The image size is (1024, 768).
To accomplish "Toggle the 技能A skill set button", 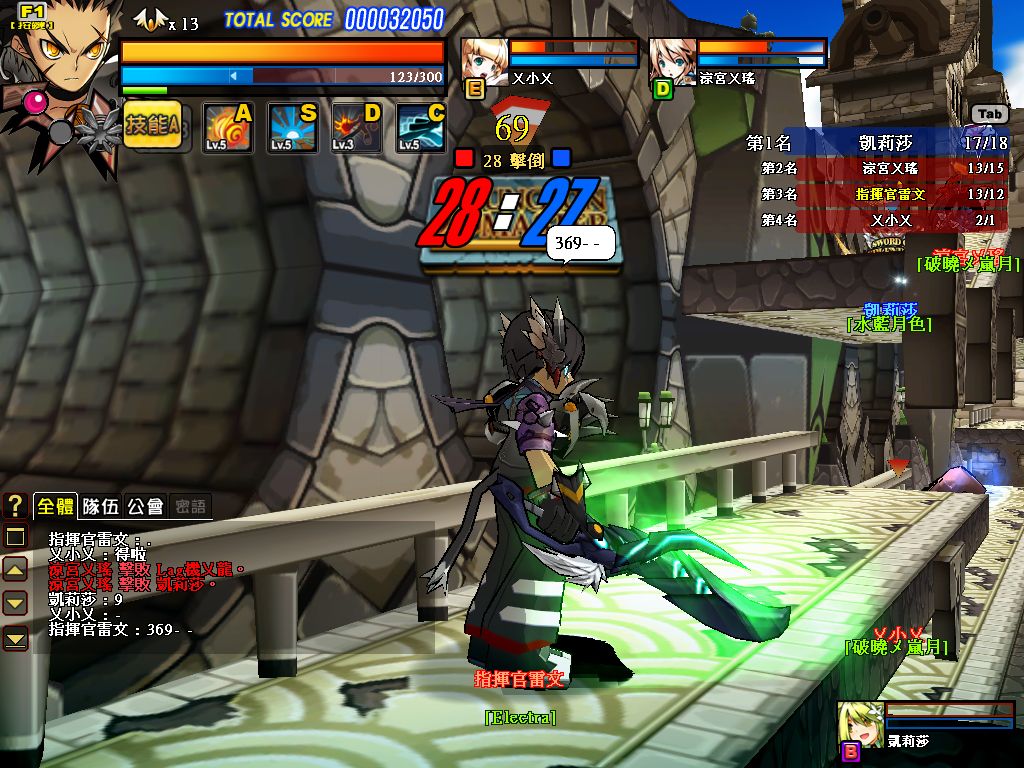I will [152, 127].
